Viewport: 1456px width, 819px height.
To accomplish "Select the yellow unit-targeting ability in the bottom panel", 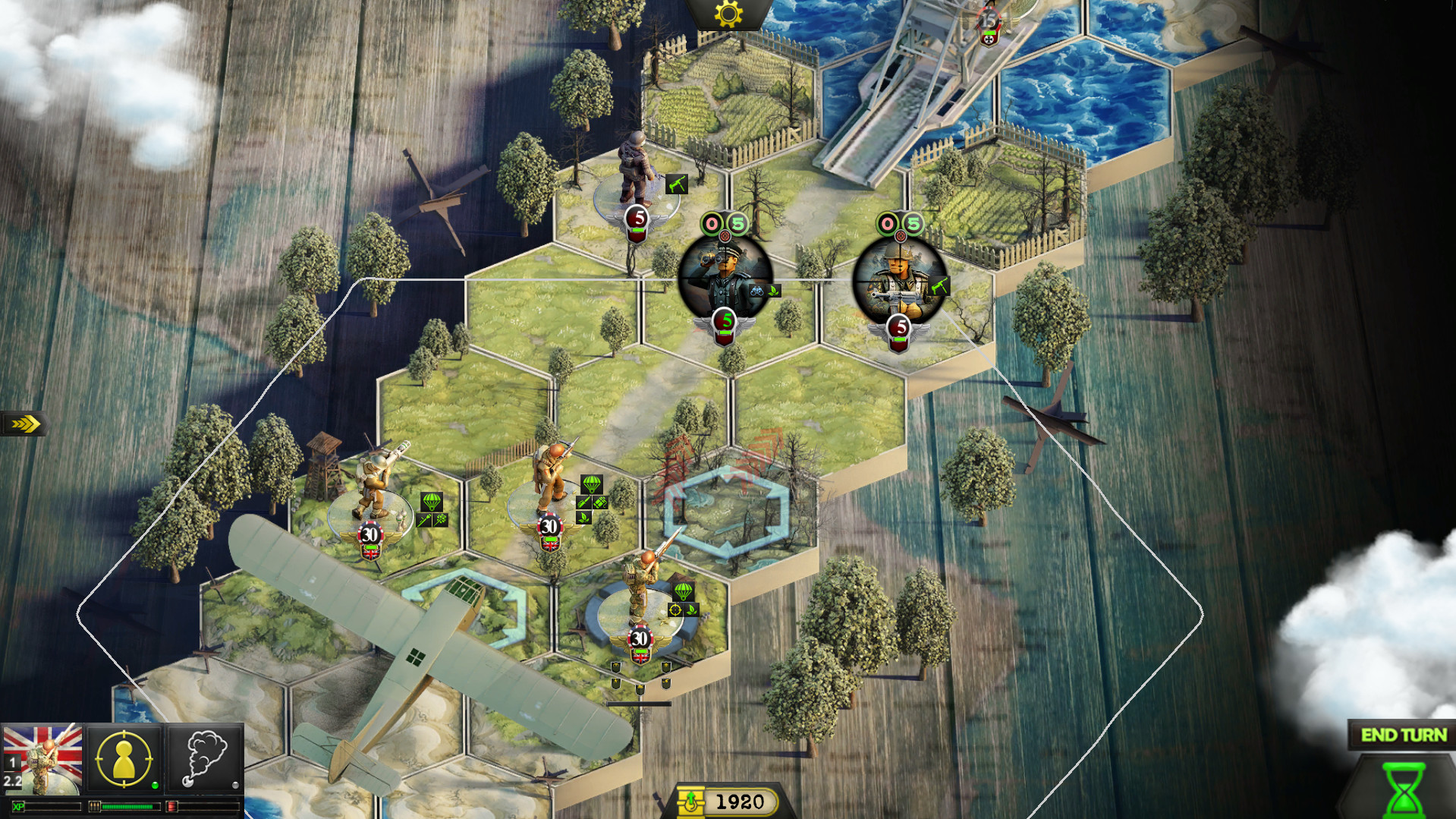I will [124, 759].
